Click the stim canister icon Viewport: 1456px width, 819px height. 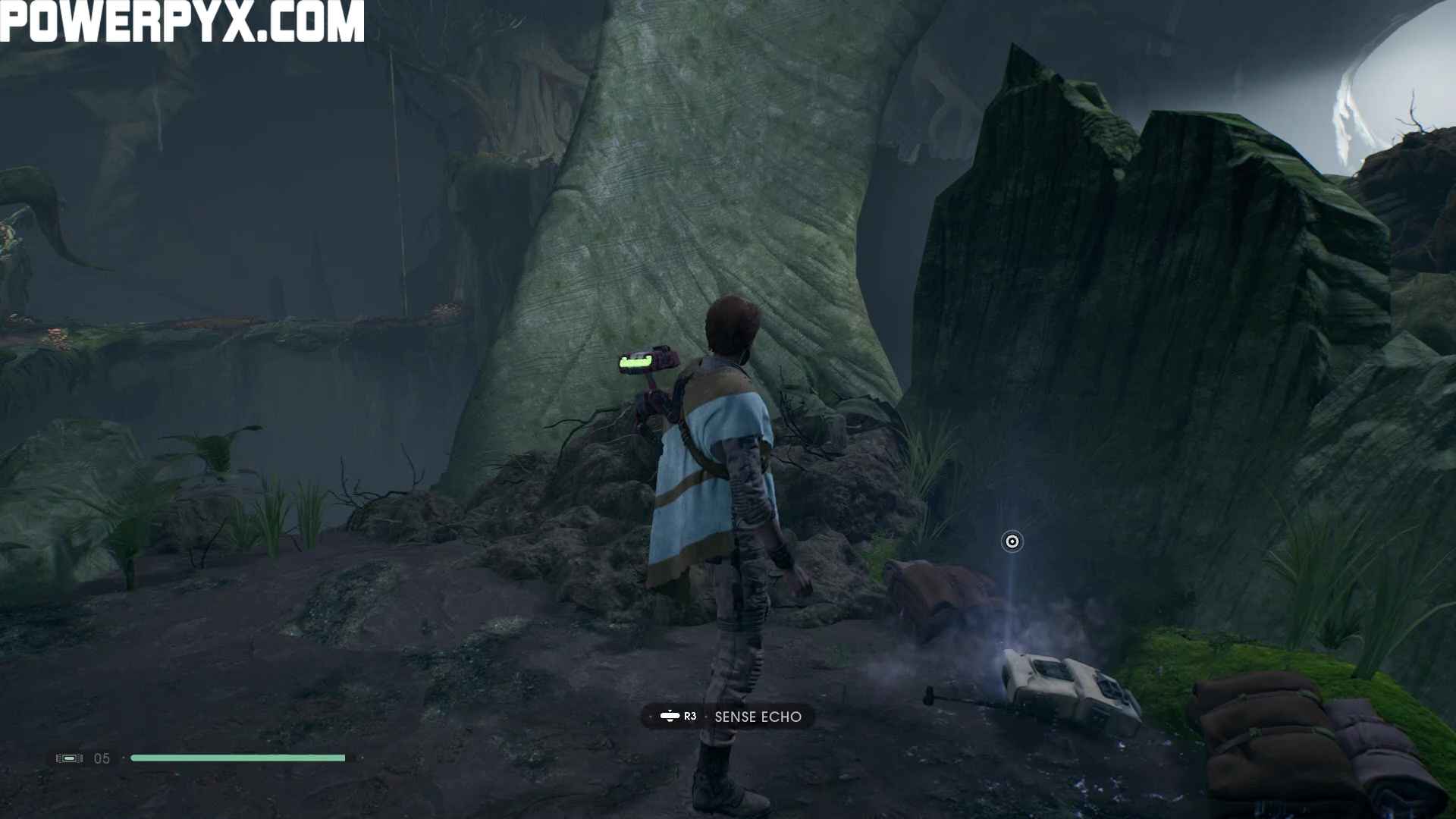69,758
